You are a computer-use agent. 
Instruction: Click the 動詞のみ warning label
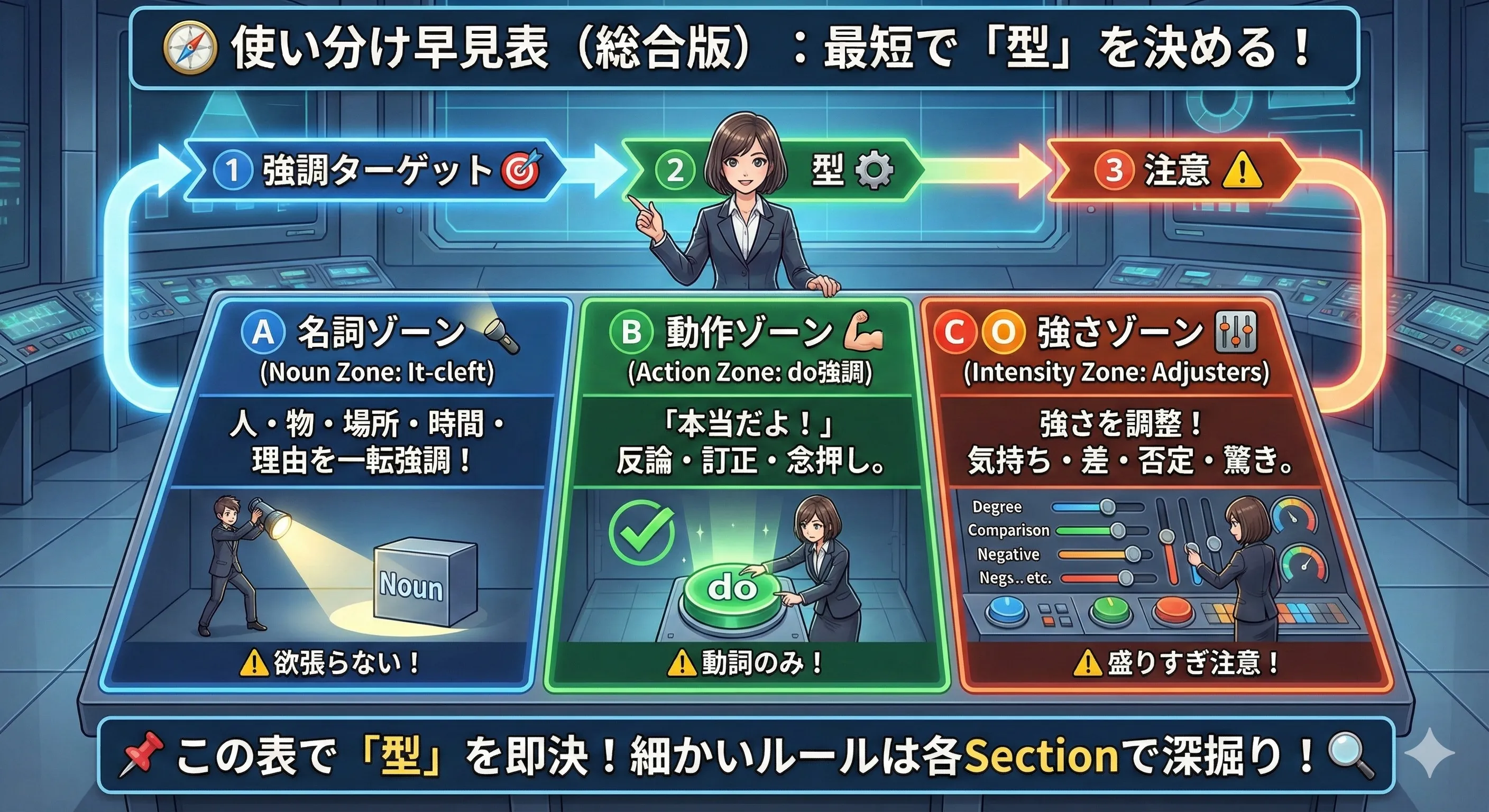[746, 663]
